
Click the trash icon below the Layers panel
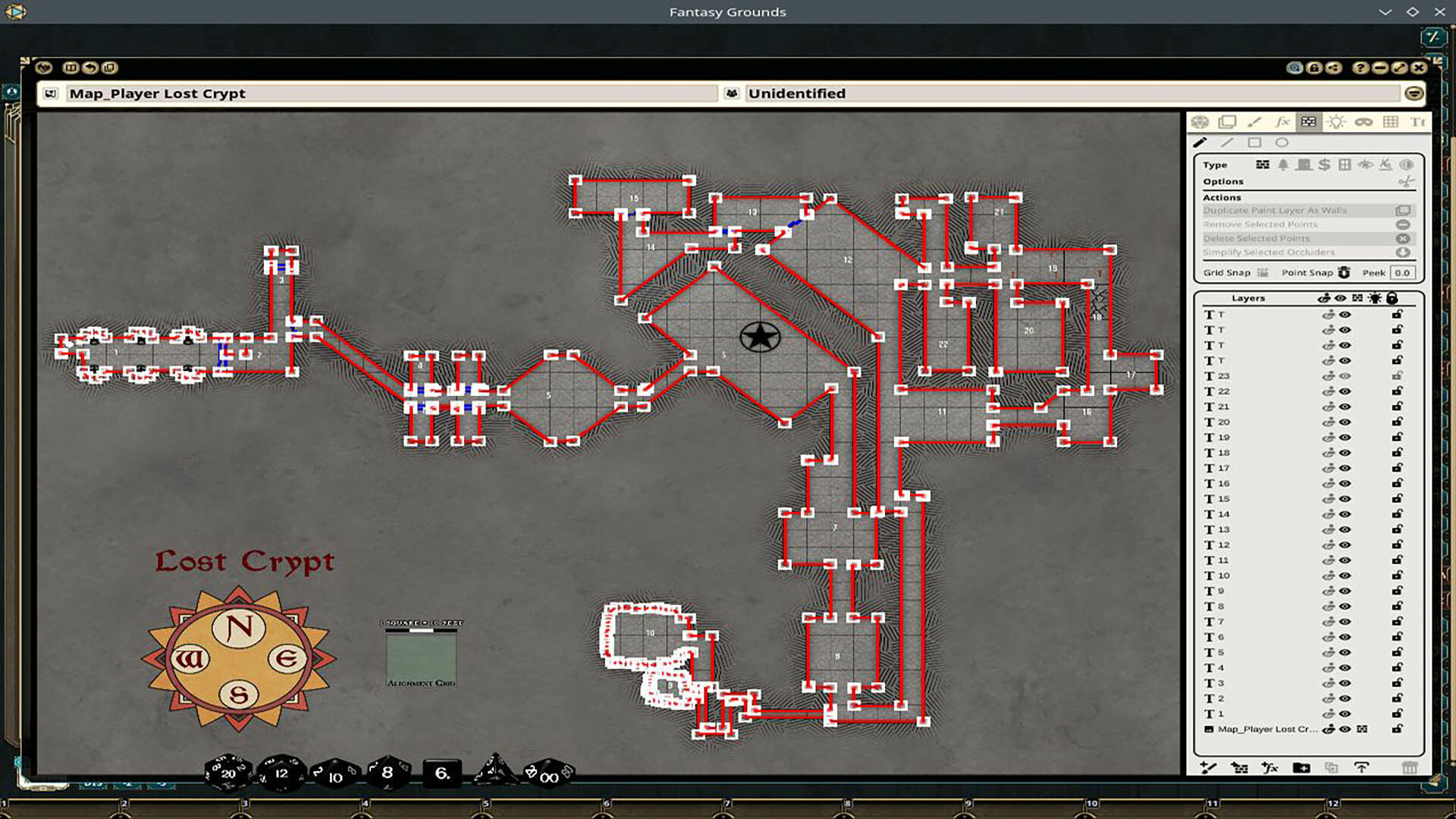point(1410,768)
